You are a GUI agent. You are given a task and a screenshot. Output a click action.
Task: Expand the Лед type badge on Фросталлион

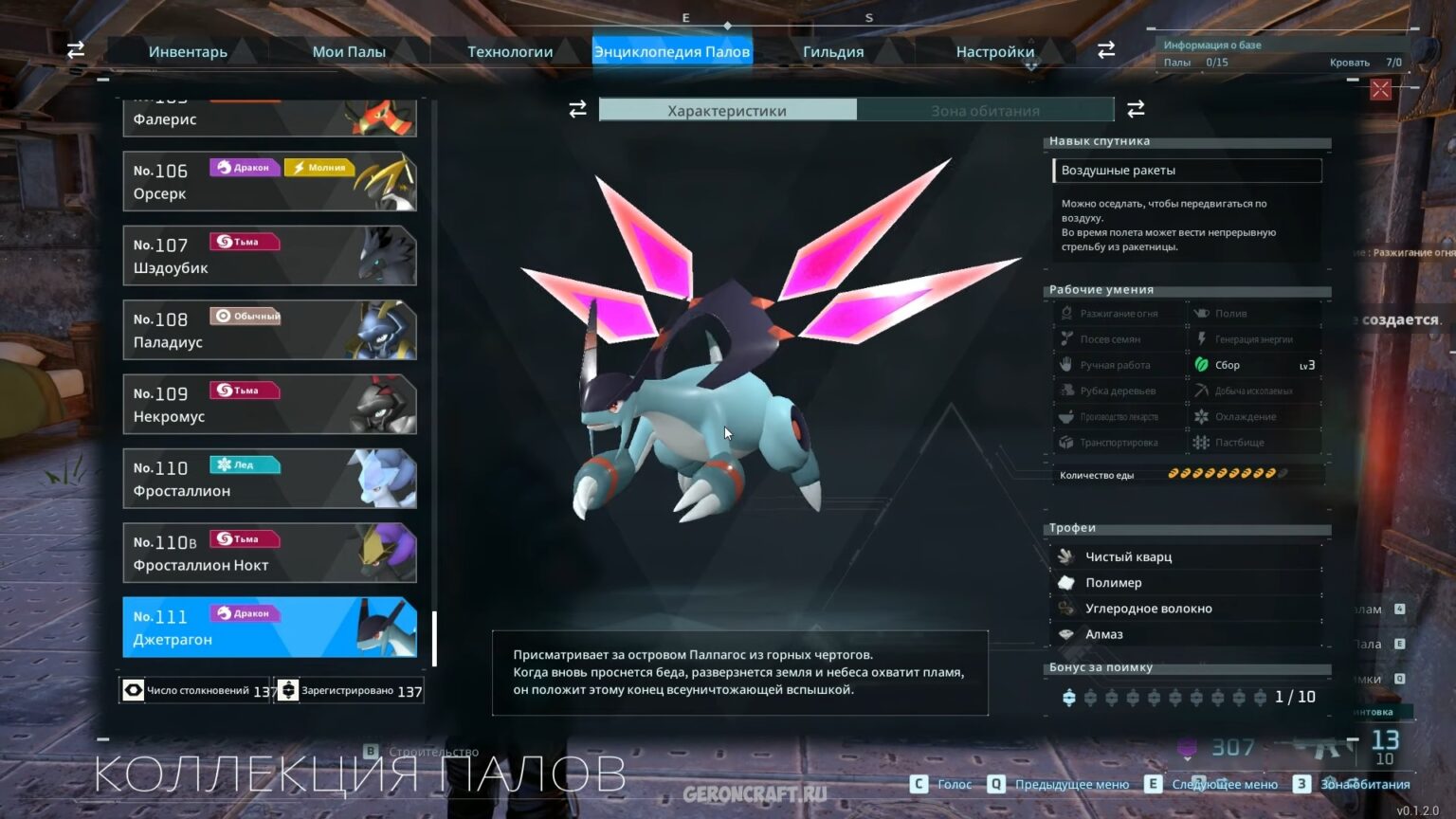[x=245, y=464]
